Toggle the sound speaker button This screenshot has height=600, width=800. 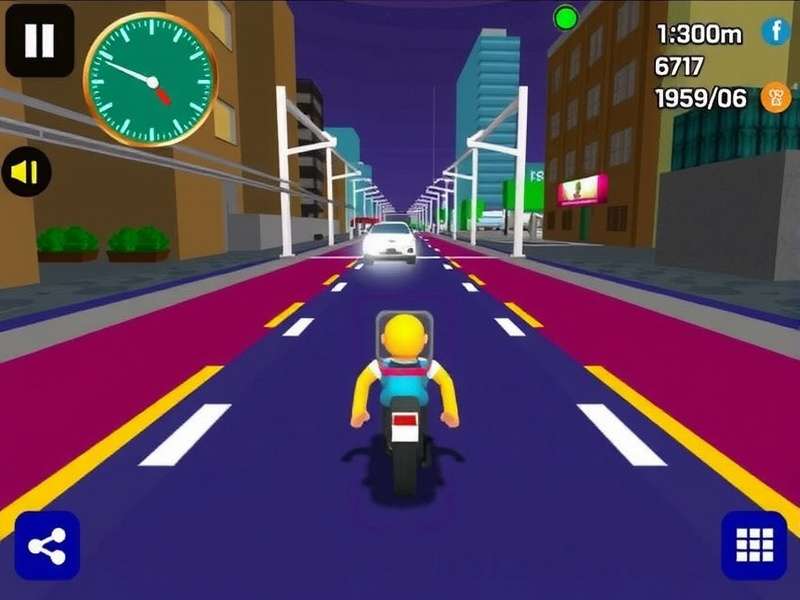tap(26, 172)
